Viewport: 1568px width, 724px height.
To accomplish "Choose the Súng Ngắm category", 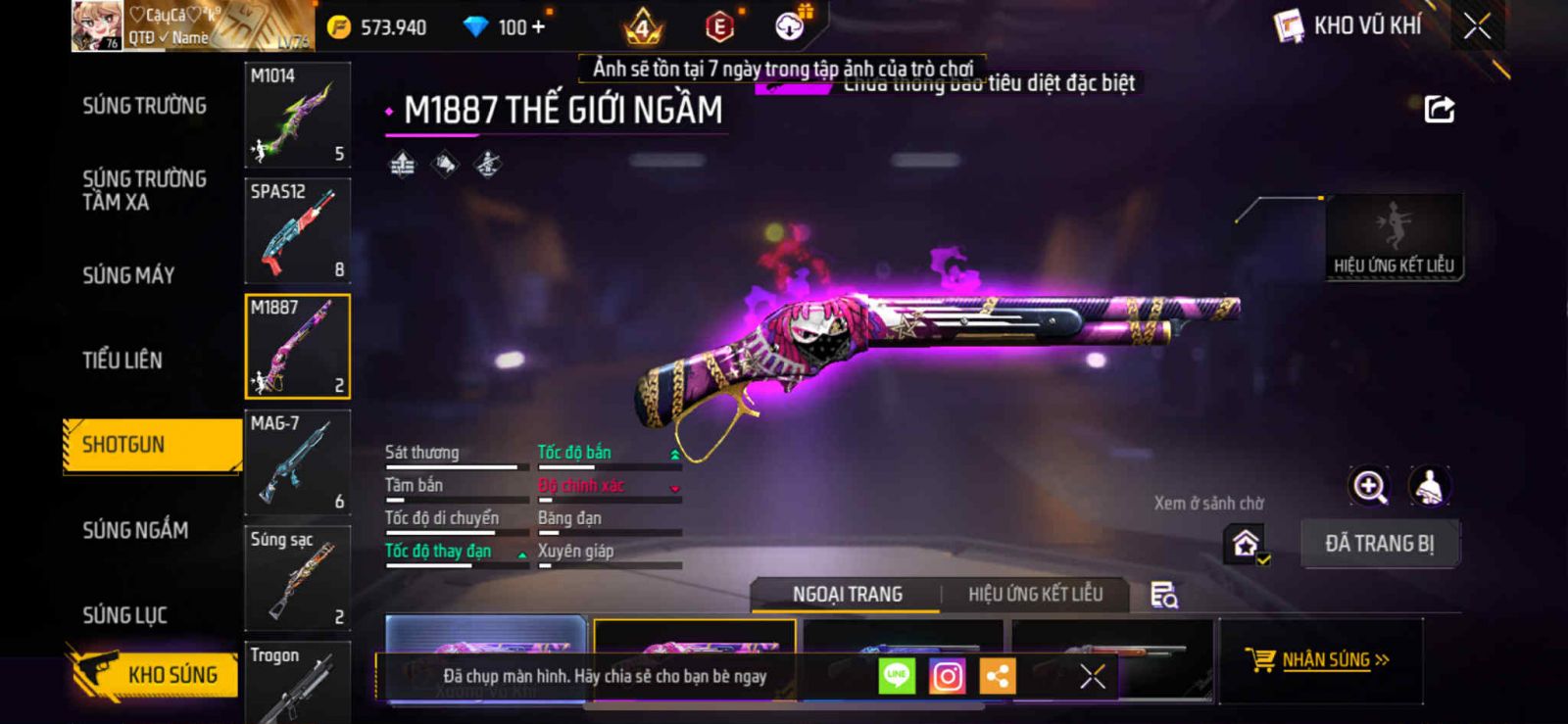I will point(135,530).
